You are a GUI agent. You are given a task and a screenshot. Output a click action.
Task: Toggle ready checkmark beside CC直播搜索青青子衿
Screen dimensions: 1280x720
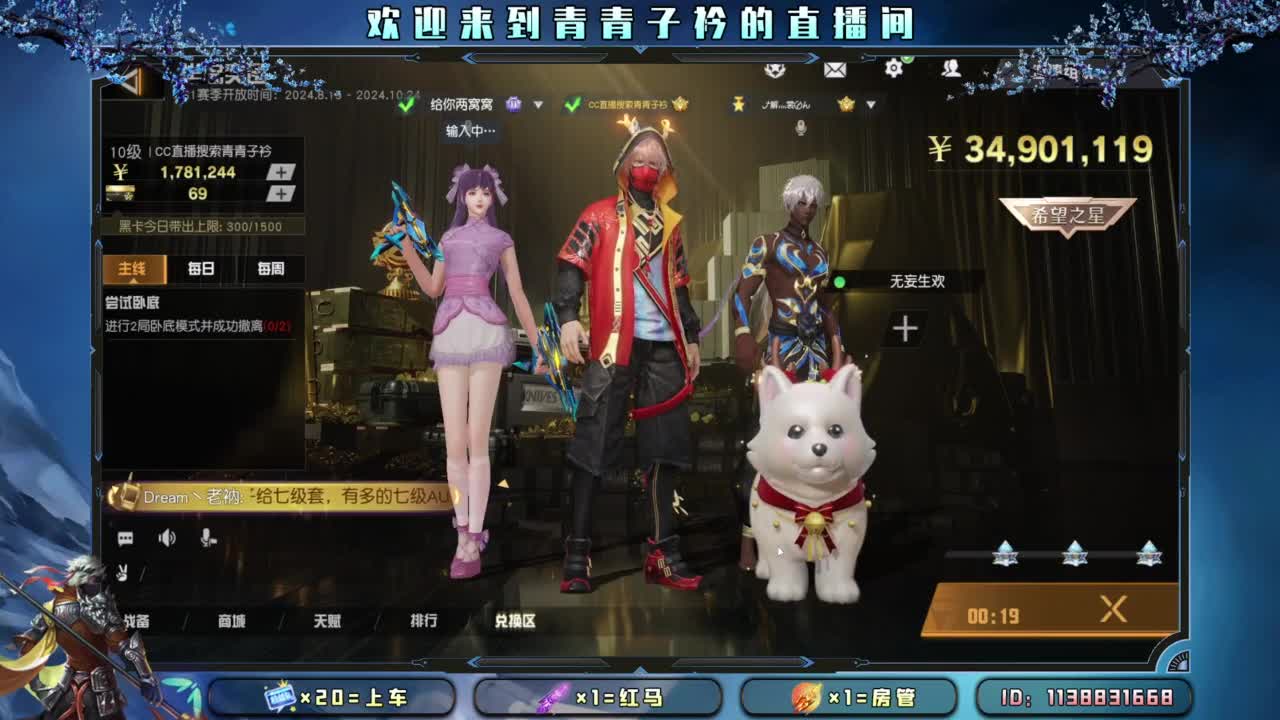coord(572,104)
